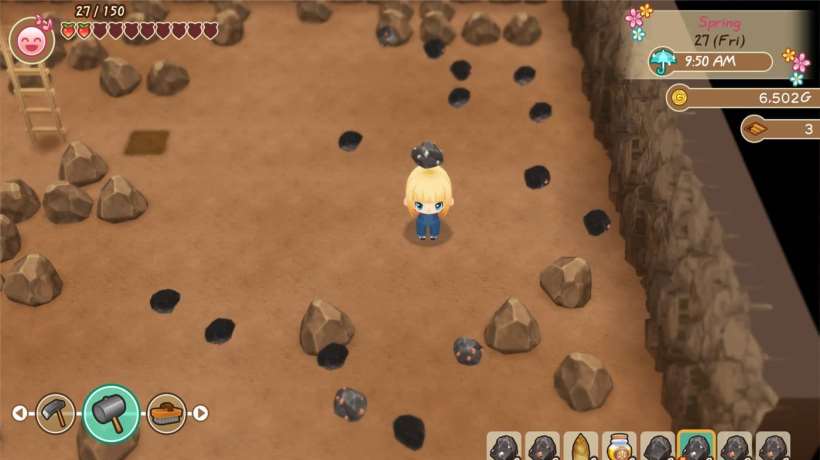The height and width of the screenshot is (460, 820).
Task: Choose the brush tool
Action: [x=166, y=412]
